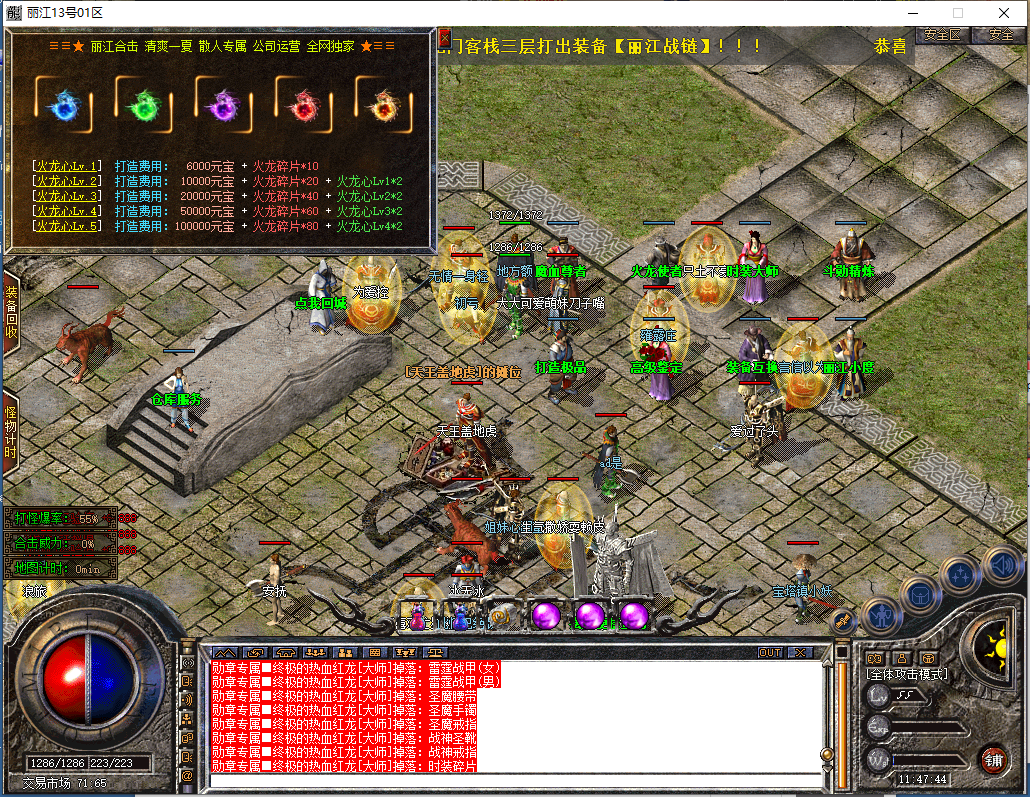This screenshot has height=797, width=1030.
Task: Click the 火龙心Lv.4 forge link
Action: coord(68,211)
